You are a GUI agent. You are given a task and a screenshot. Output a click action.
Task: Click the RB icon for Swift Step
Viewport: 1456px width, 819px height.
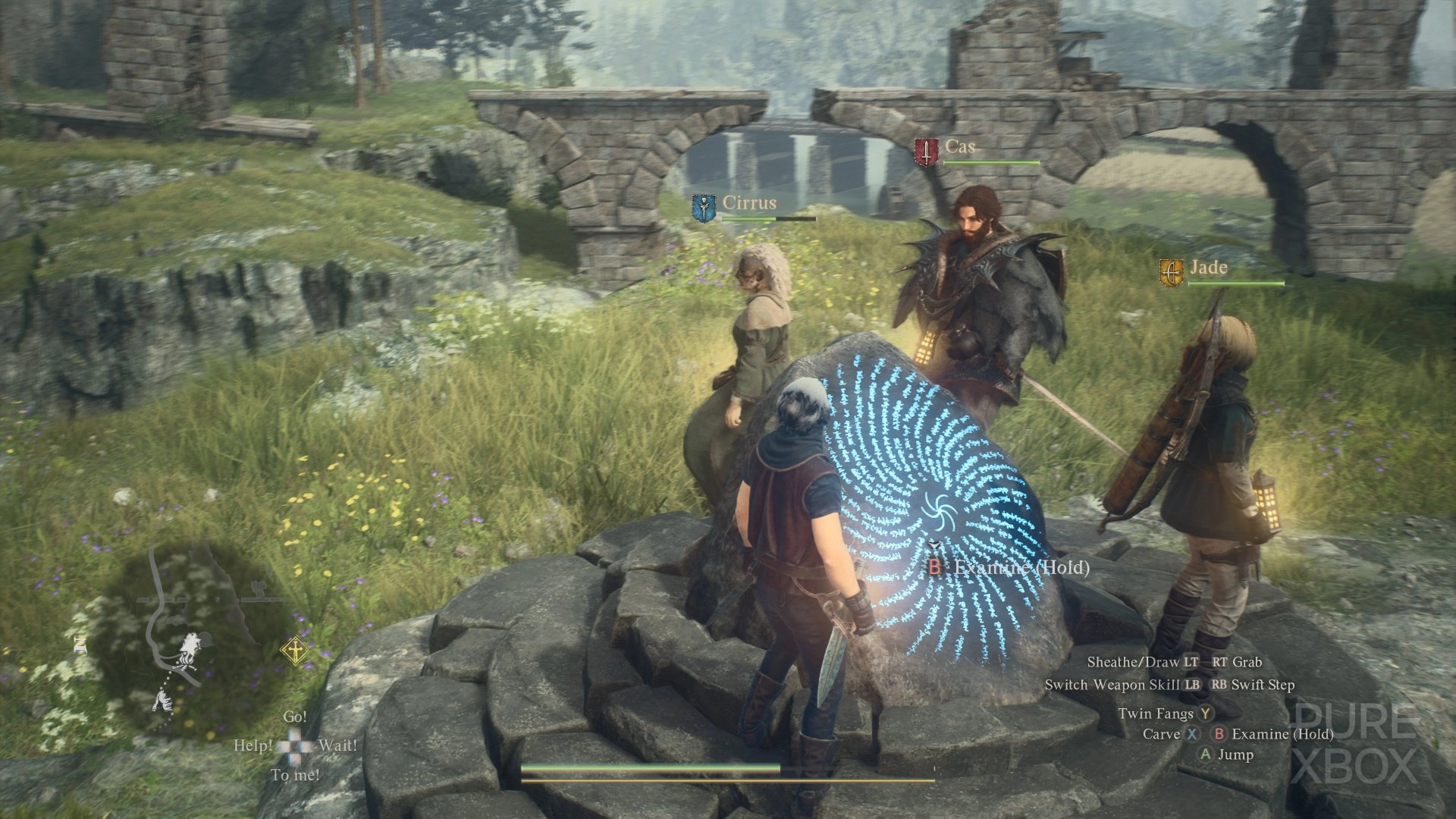click(1222, 683)
